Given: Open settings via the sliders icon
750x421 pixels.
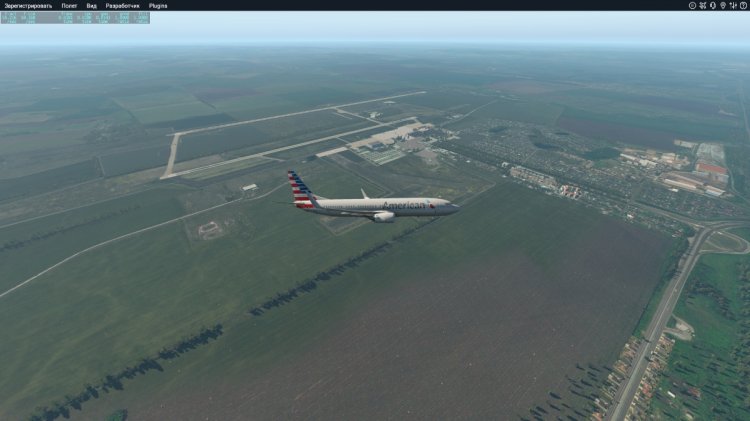Looking at the screenshot, I should [733, 5].
